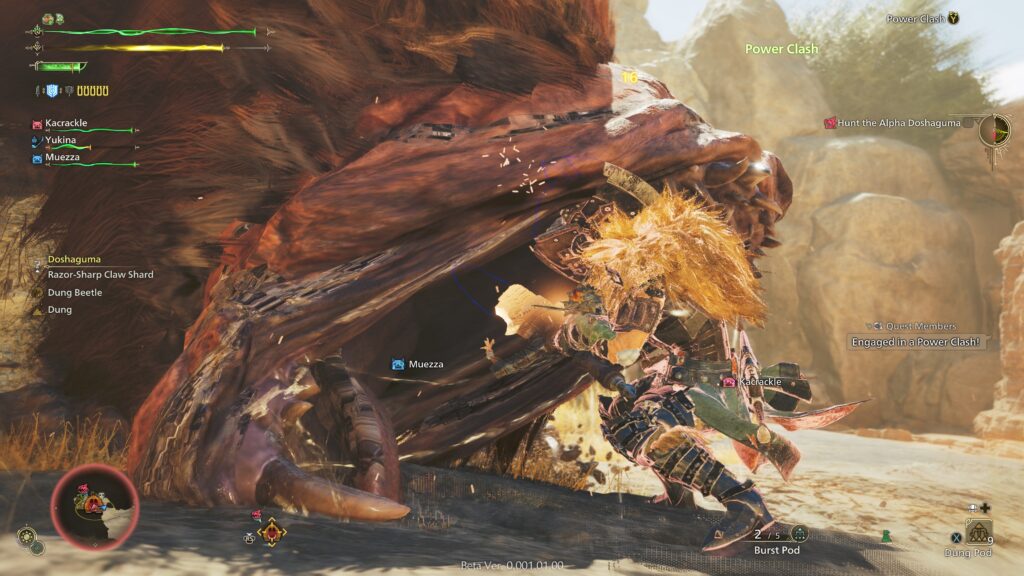Select Muezza in the party list
The height and width of the screenshot is (576, 1024).
[62, 157]
